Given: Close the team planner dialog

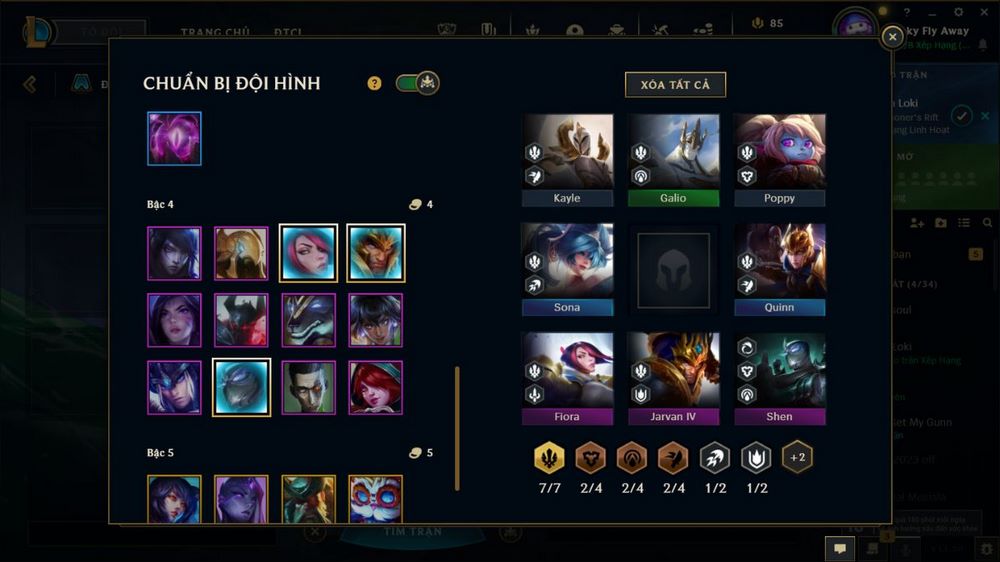Looking at the screenshot, I should 892,37.
